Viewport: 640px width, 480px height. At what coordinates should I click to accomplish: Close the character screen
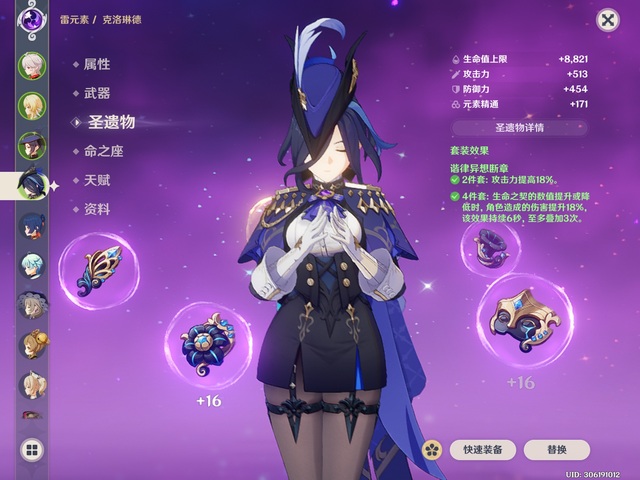coord(607,20)
